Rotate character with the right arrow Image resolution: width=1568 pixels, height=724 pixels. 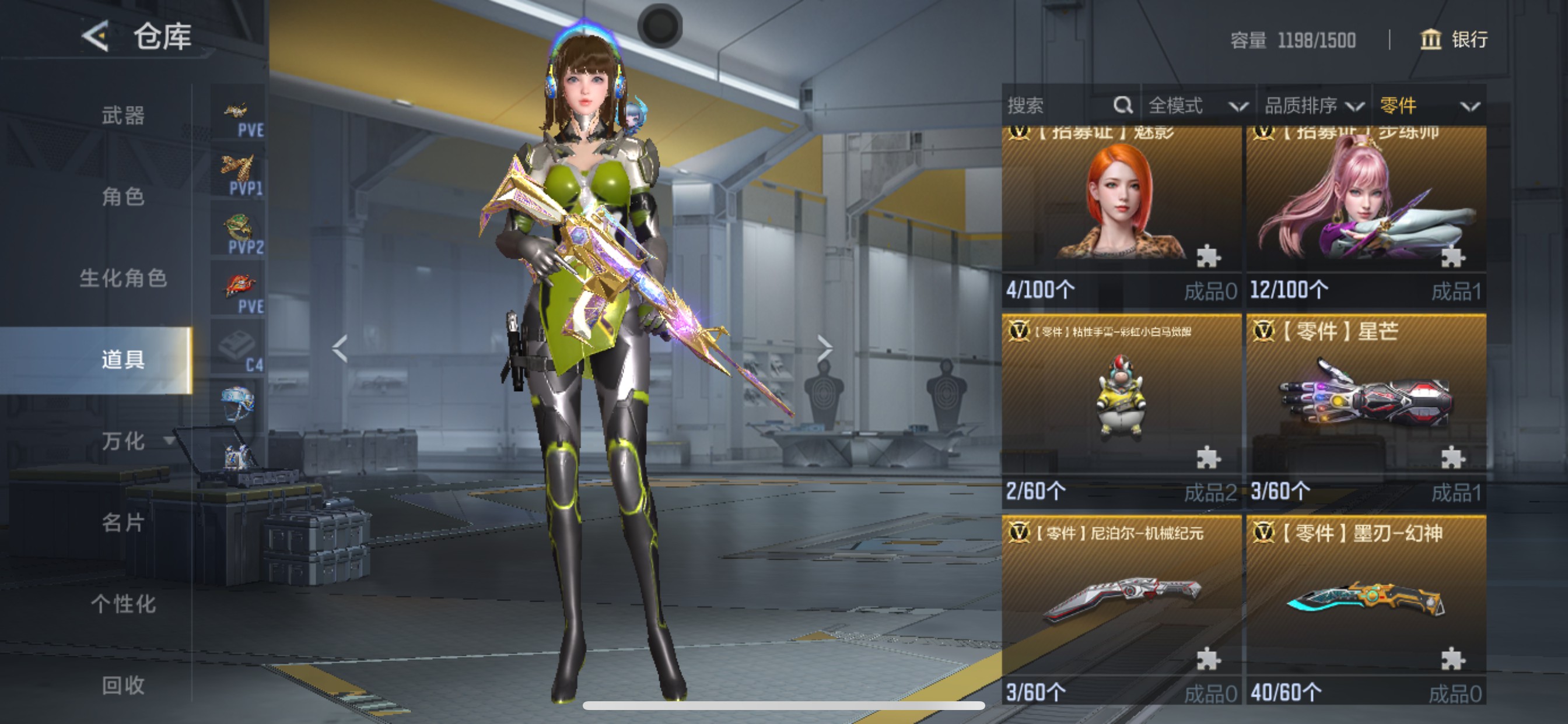pos(825,349)
